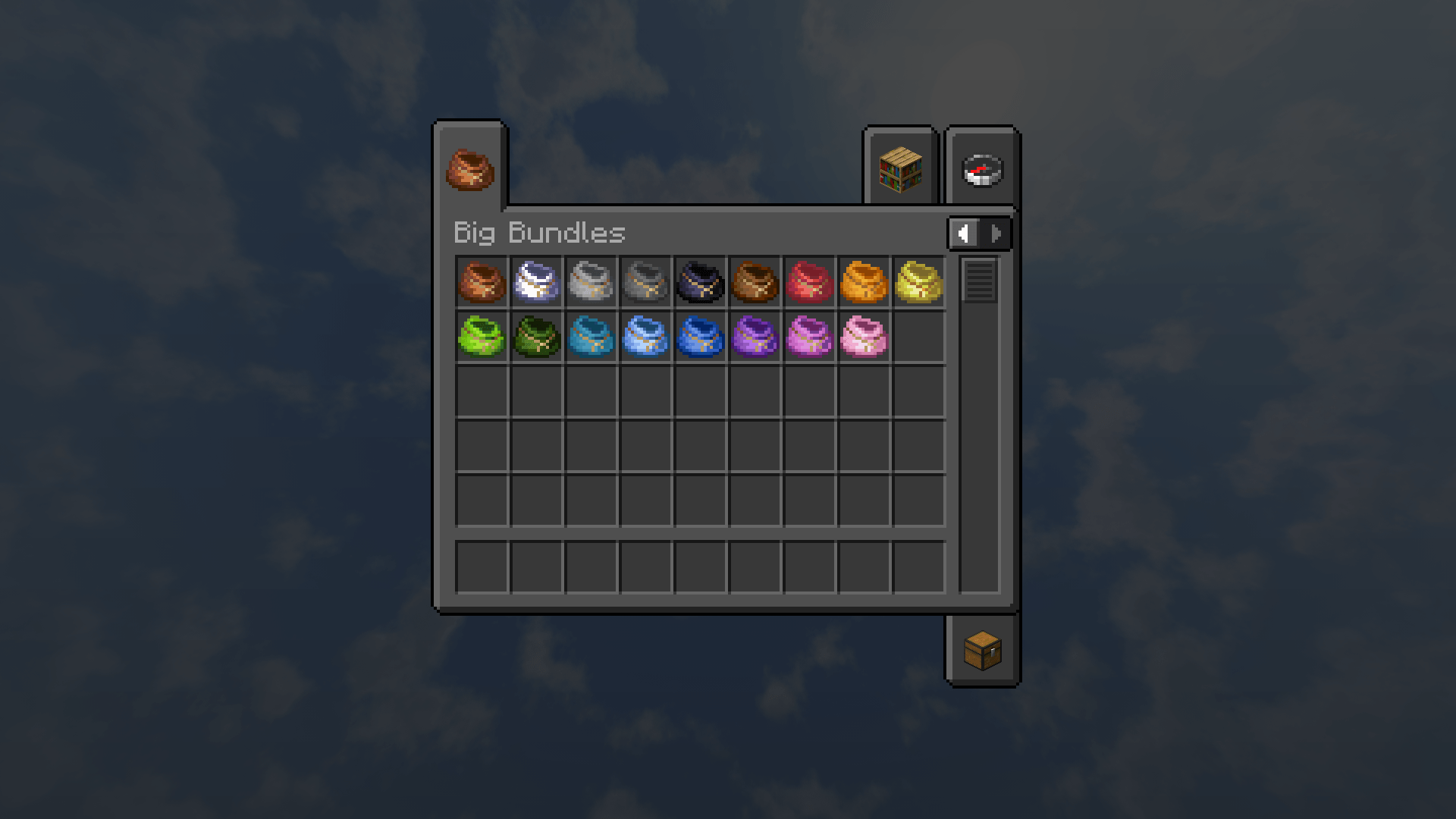Switch to the search tab with compass icon
Image resolution: width=1456 pixels, height=819 pixels.
[981, 170]
